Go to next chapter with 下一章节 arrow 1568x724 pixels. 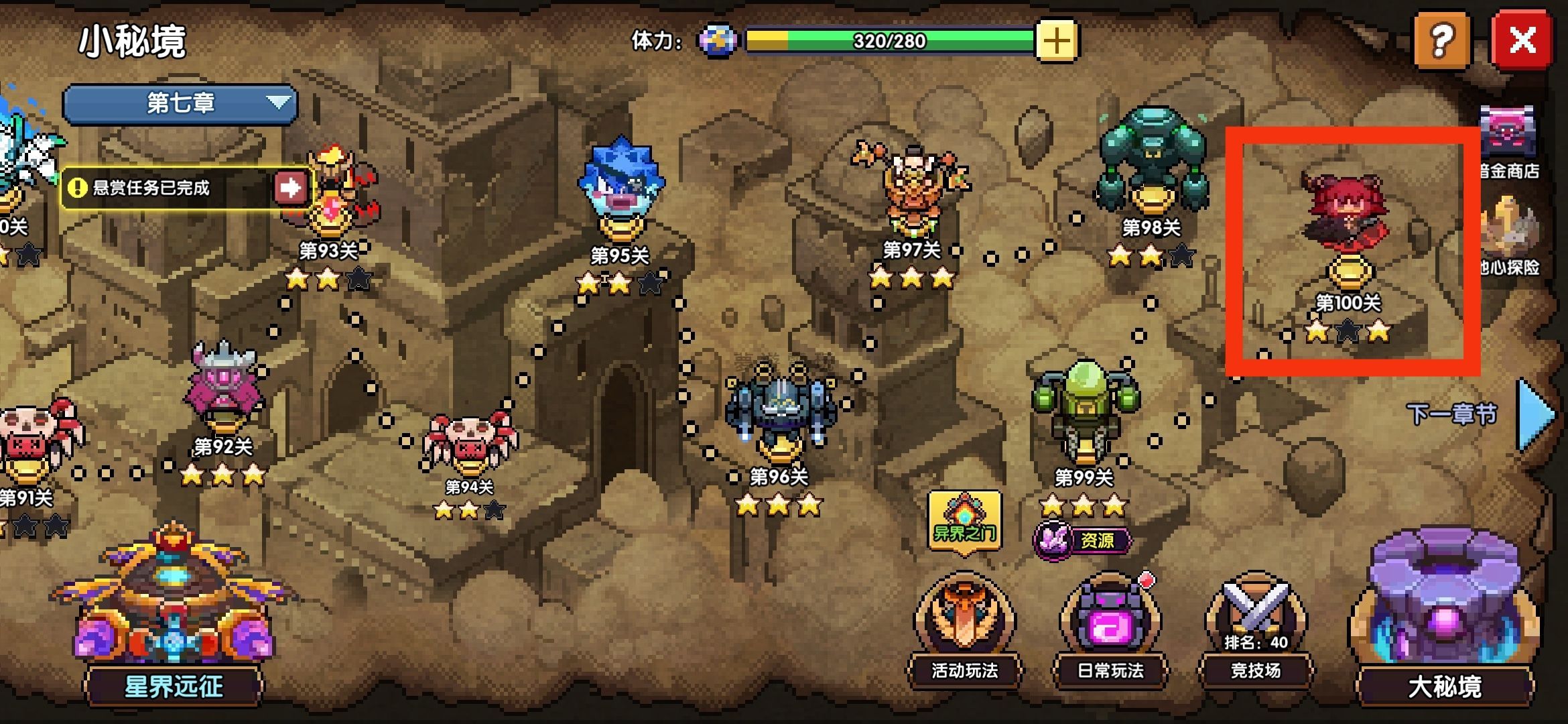tap(1534, 414)
